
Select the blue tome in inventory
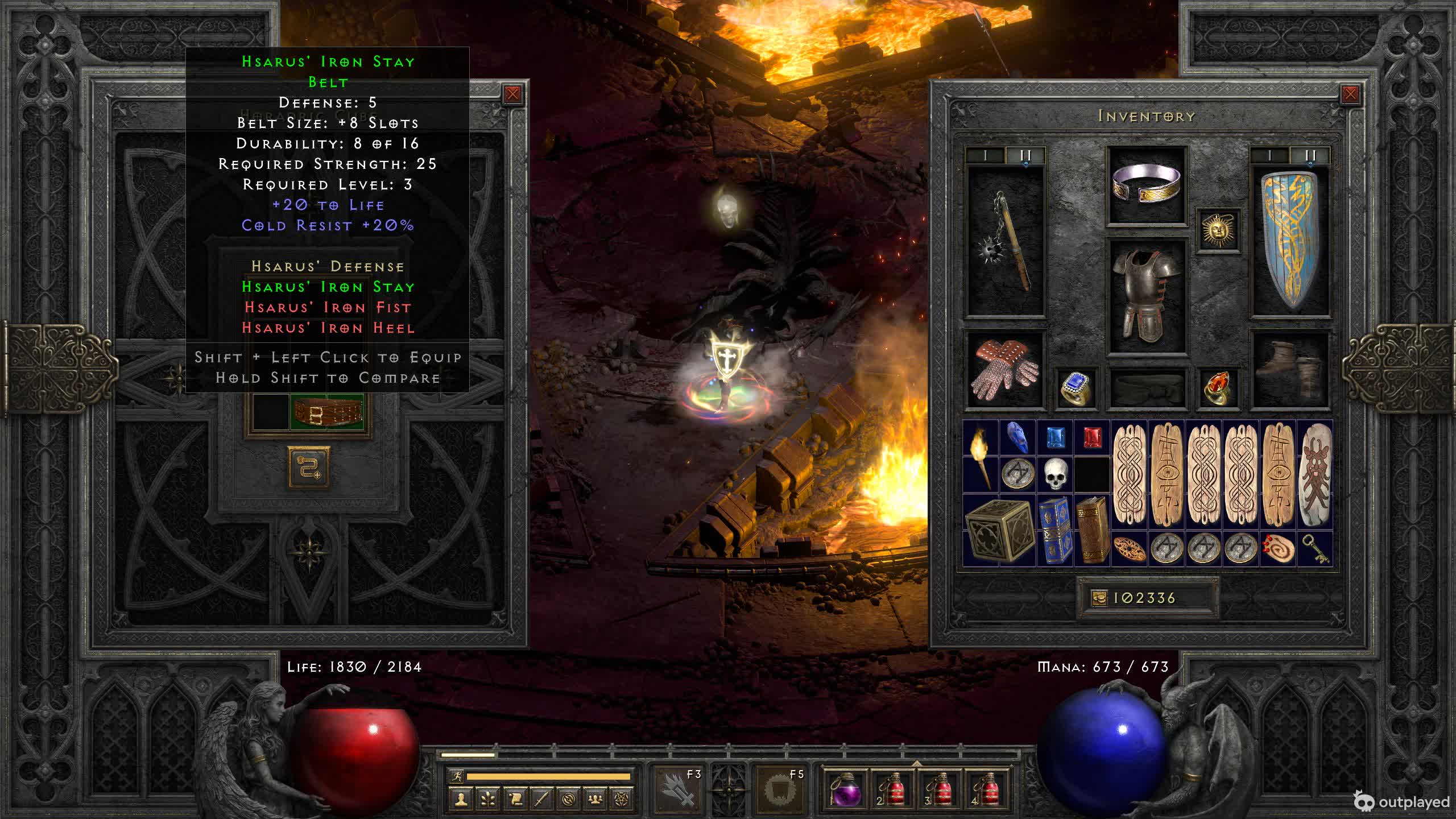(x=1055, y=530)
